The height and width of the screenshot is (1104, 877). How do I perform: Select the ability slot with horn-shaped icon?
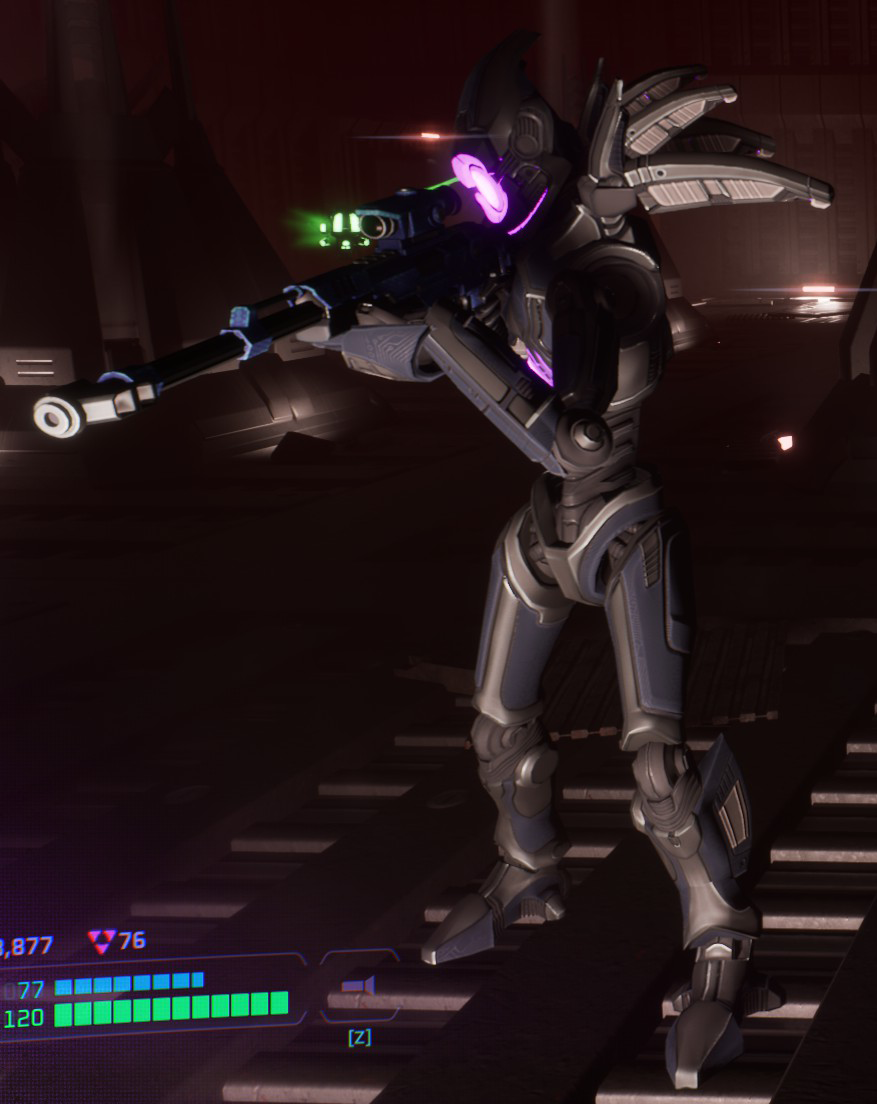[x=358, y=987]
